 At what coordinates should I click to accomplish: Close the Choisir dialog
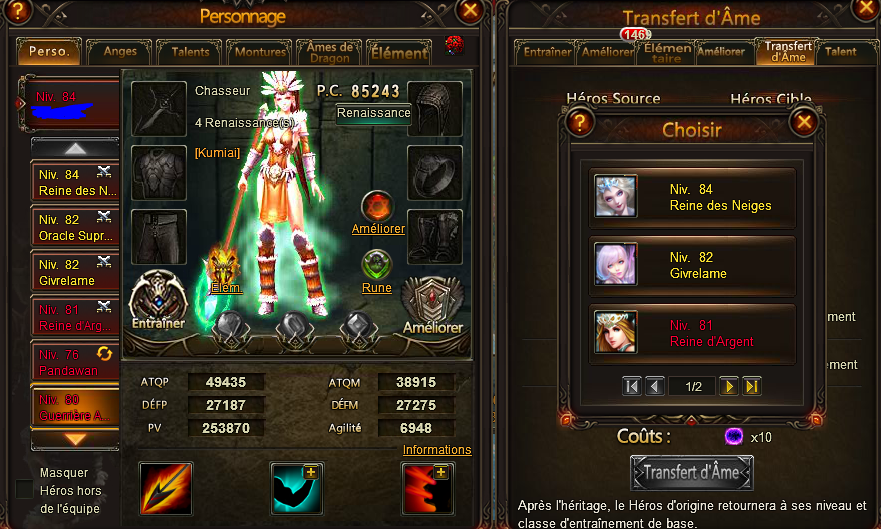pyautogui.click(x=803, y=123)
